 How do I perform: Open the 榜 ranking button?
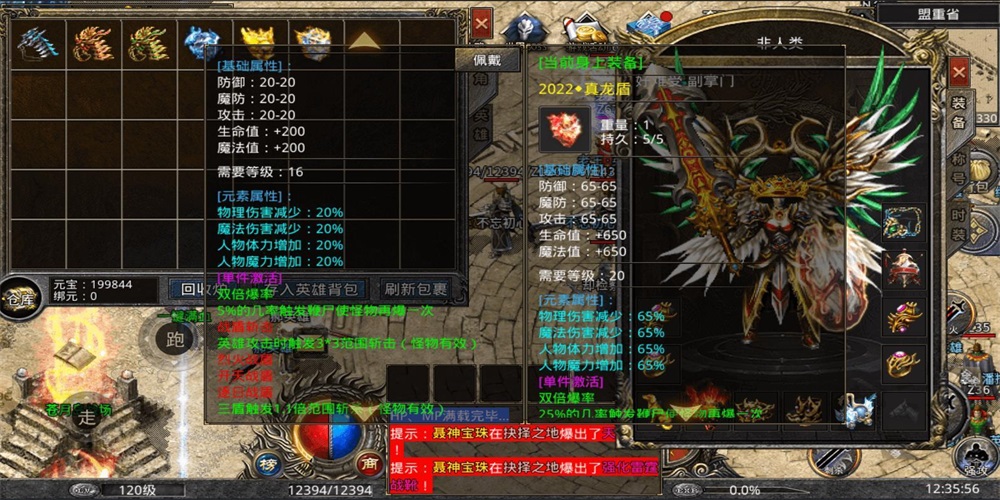click(x=266, y=462)
